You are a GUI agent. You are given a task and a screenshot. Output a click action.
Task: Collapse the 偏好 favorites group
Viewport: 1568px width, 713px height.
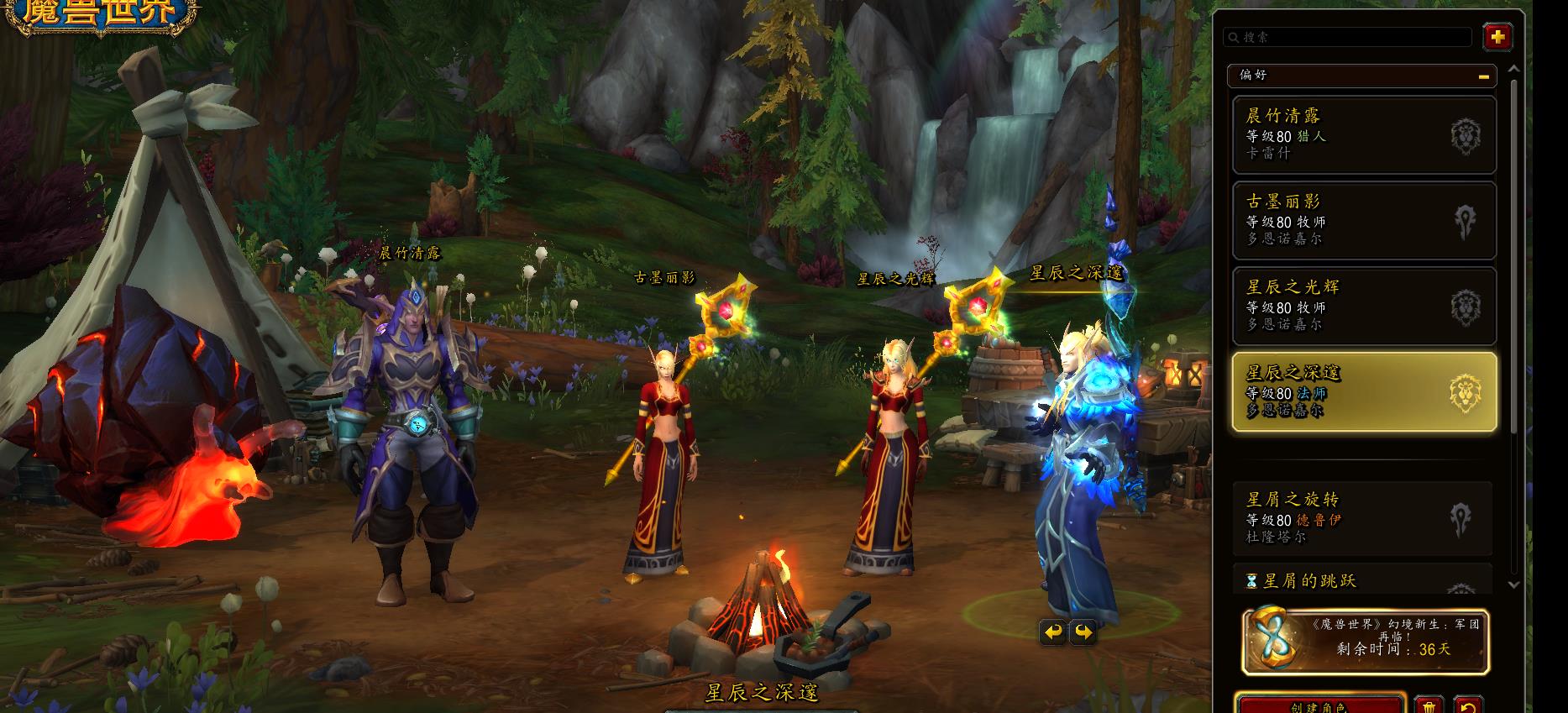1484,76
